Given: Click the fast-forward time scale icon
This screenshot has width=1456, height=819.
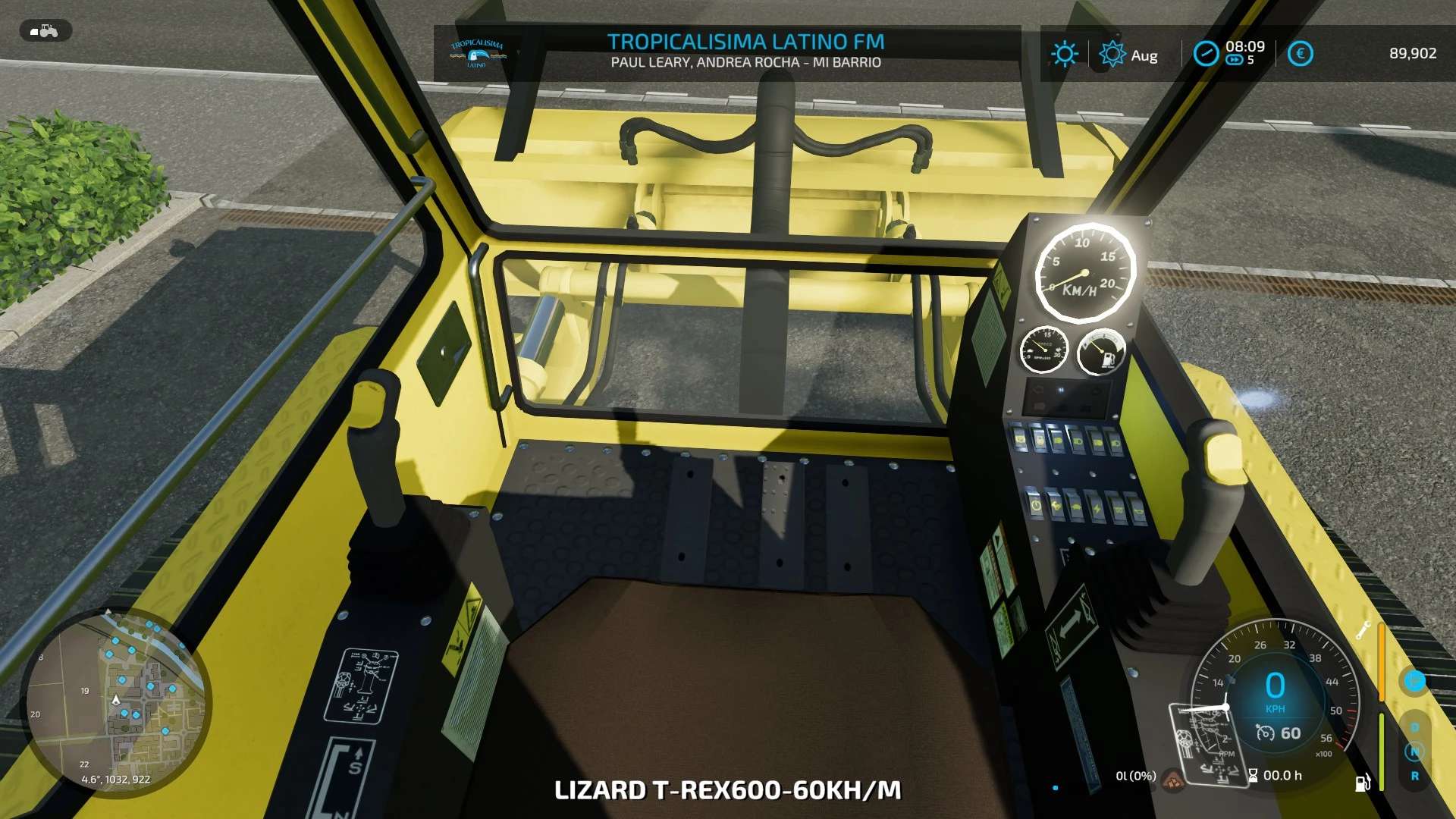Looking at the screenshot, I should pyautogui.click(x=1234, y=61).
